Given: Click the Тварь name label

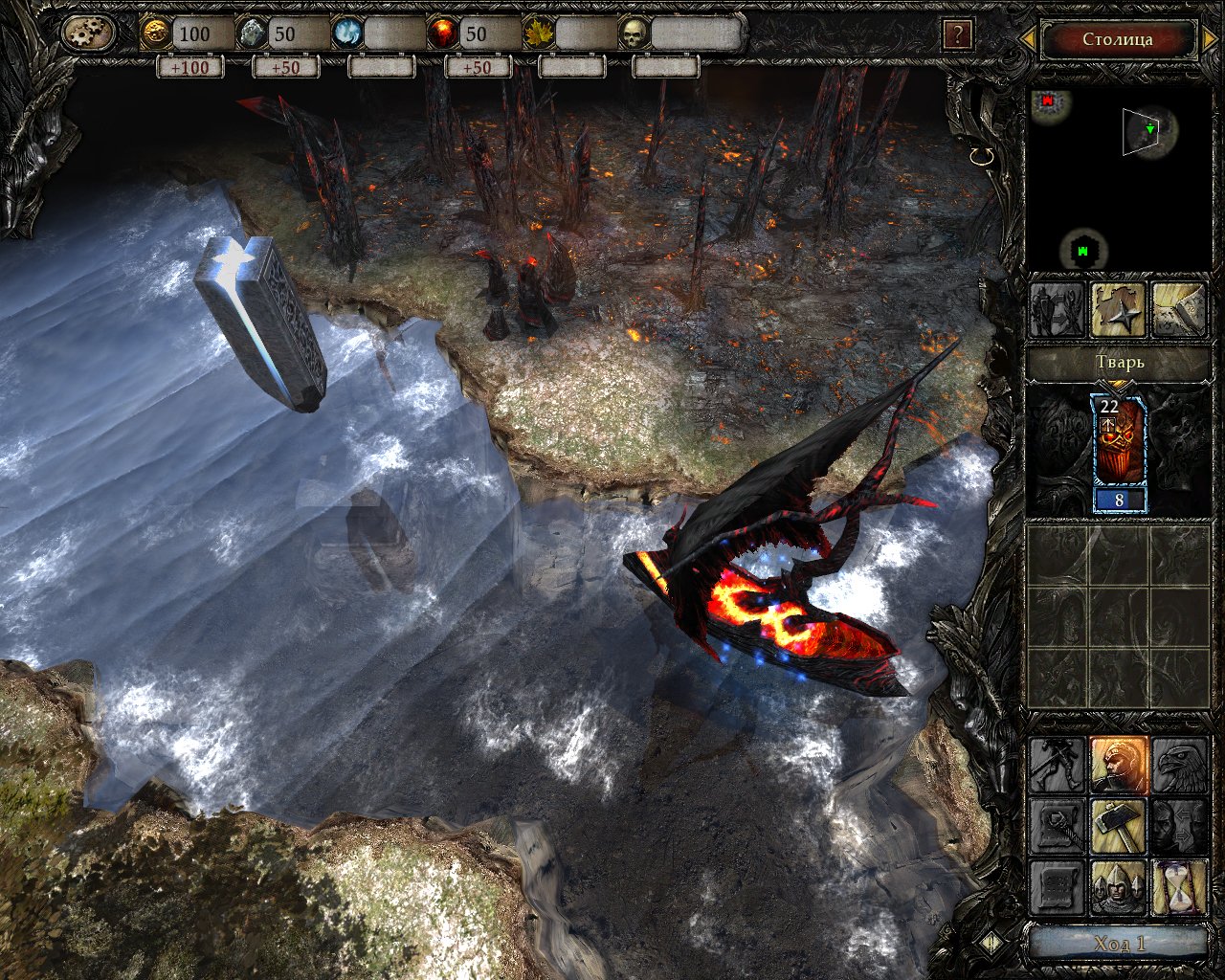Looking at the screenshot, I should pos(1117,364).
